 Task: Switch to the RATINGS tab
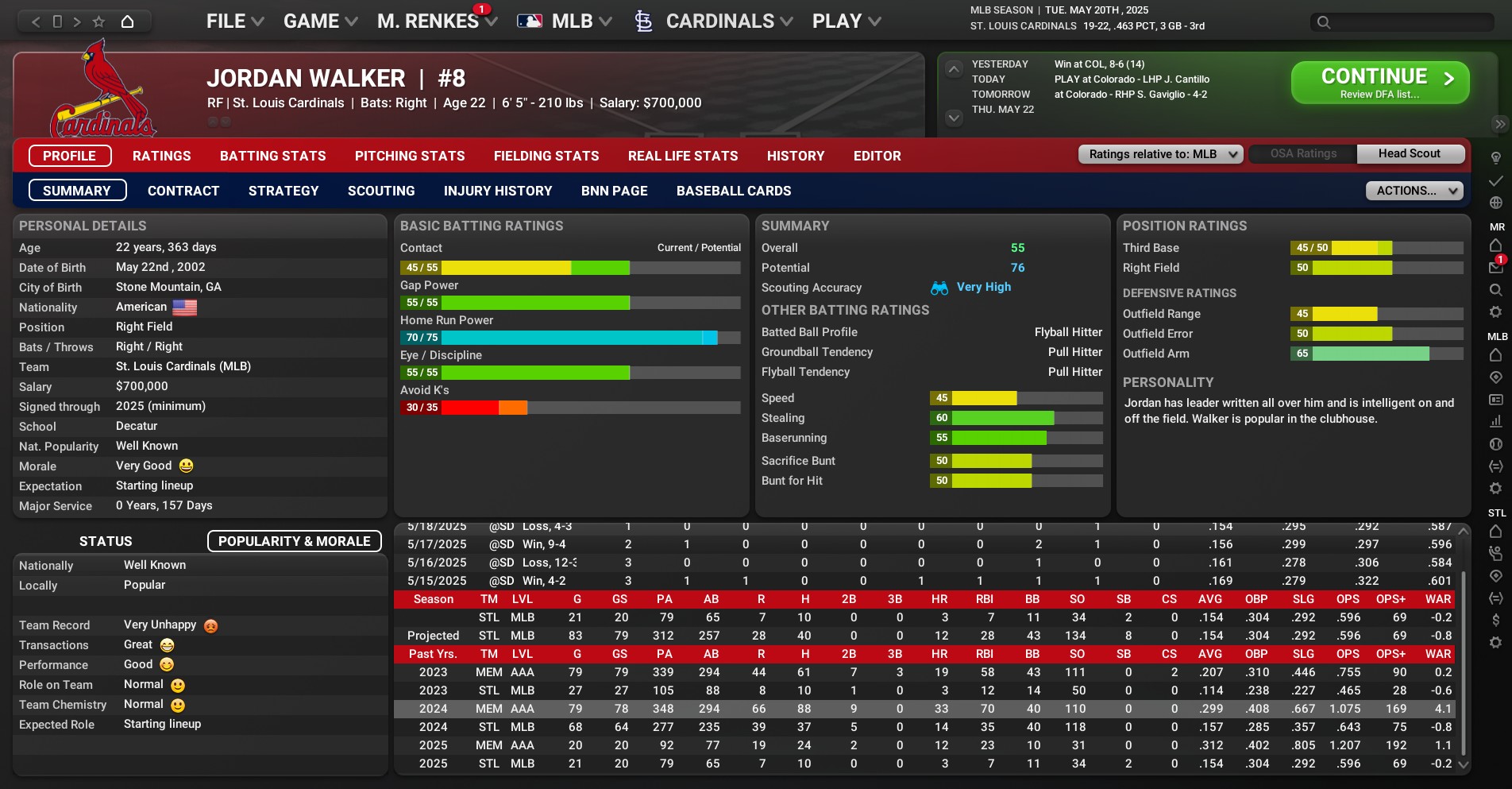click(x=162, y=156)
